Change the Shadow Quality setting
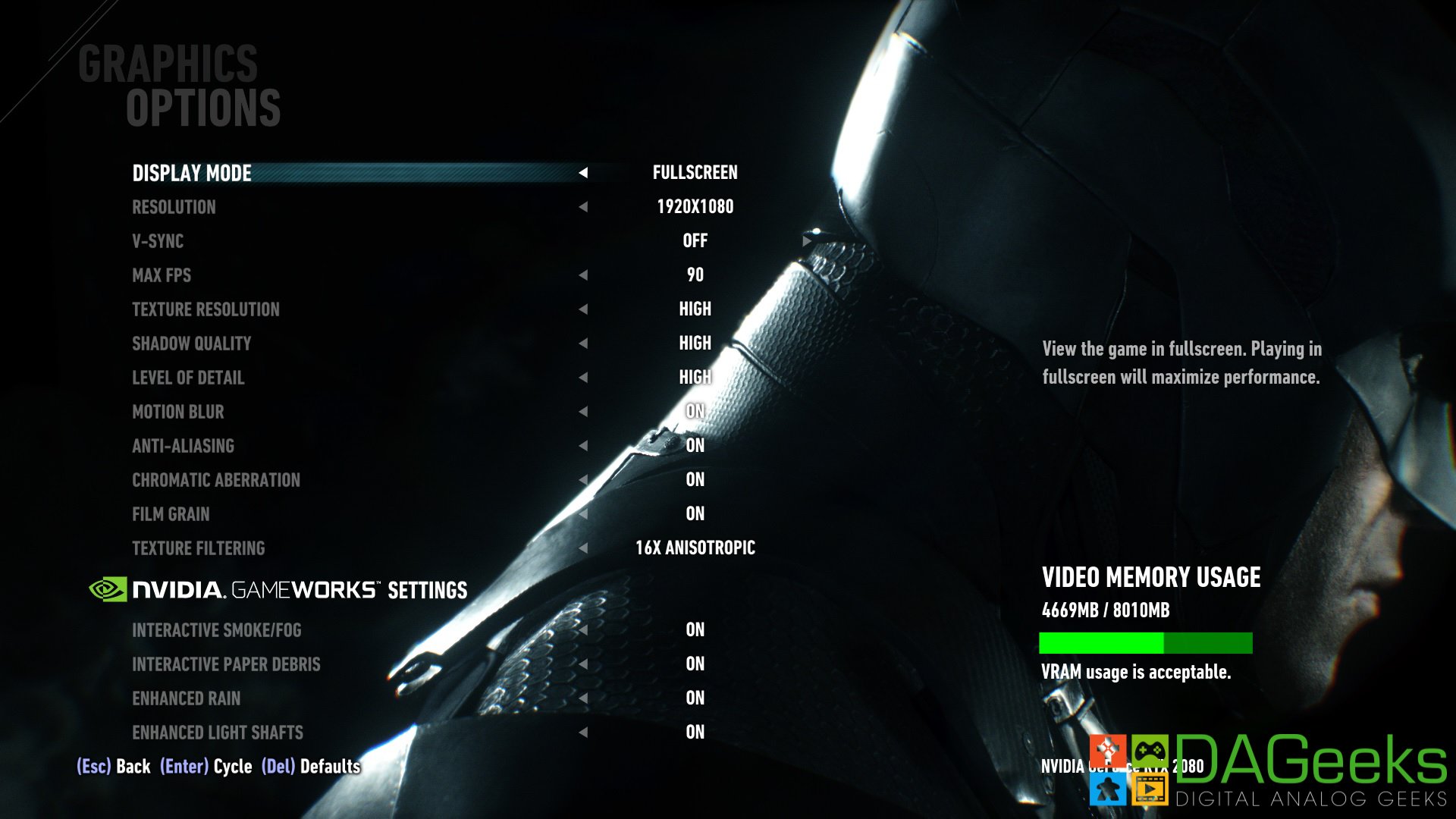 point(191,344)
